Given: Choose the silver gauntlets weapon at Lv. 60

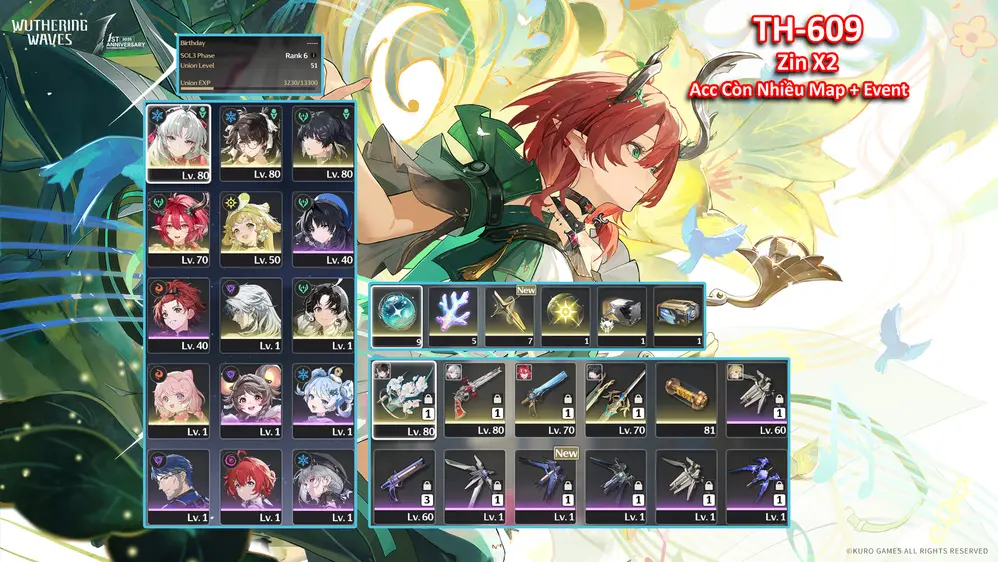Looking at the screenshot, I should tap(757, 395).
